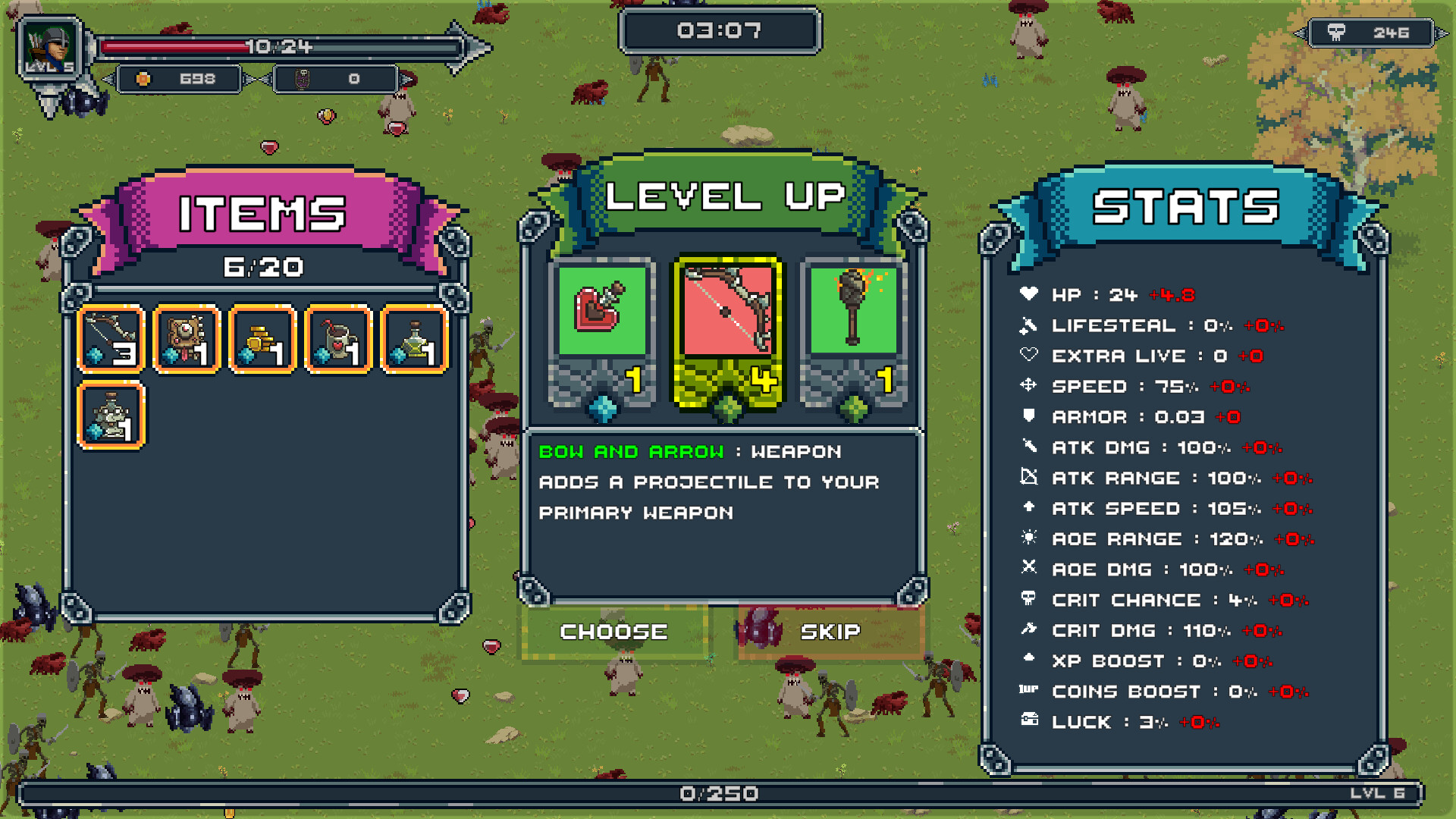
Task: Click the 03:07 timer display
Action: coord(720,31)
